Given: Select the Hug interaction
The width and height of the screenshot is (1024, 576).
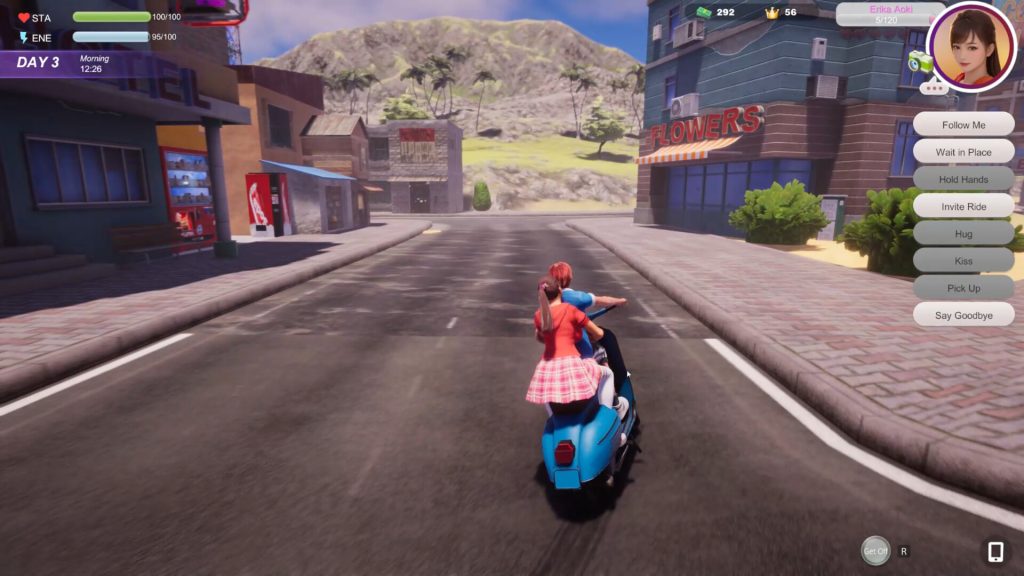Looking at the screenshot, I should (963, 233).
